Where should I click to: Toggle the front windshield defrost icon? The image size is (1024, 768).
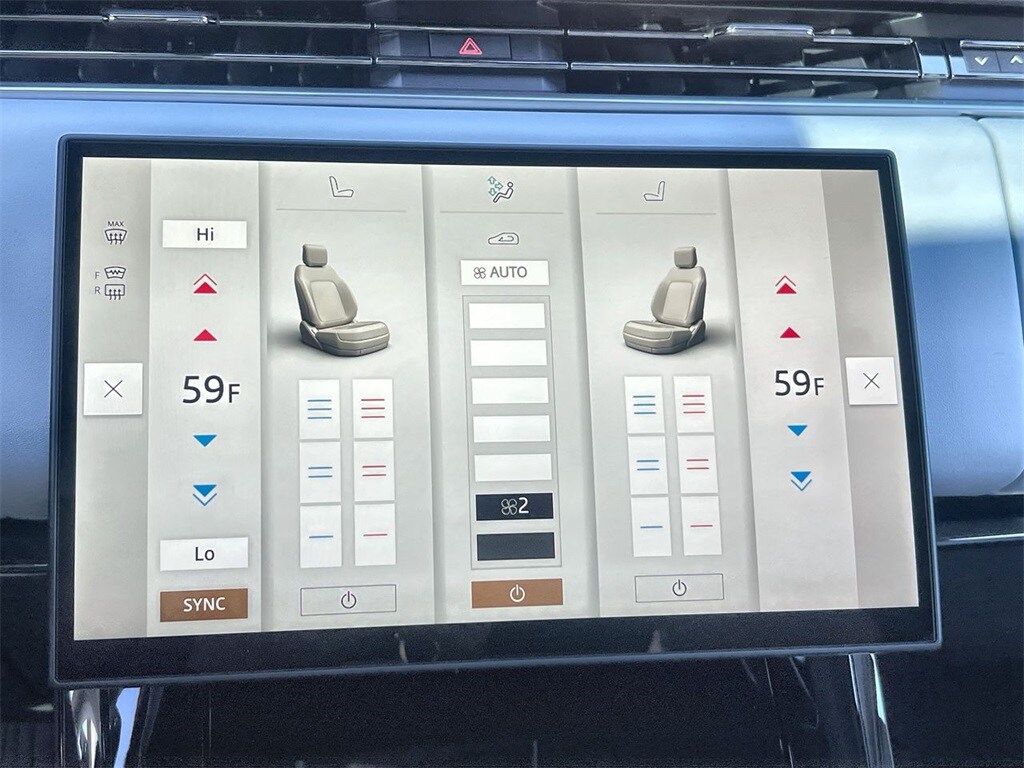(115, 272)
